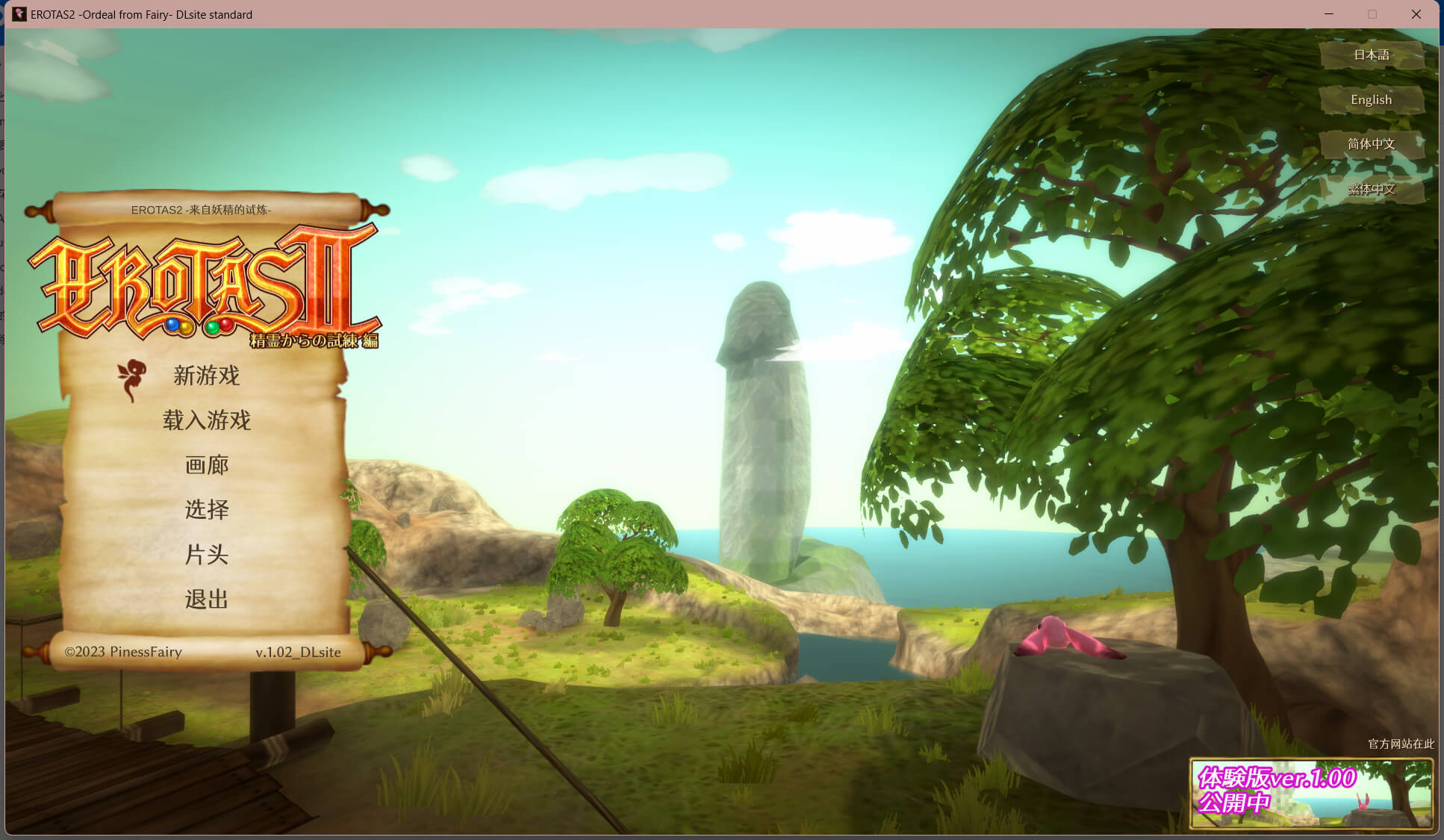Screen dimensions: 1444x840
Task: Play the 片头 opening movie
Action: (206, 555)
